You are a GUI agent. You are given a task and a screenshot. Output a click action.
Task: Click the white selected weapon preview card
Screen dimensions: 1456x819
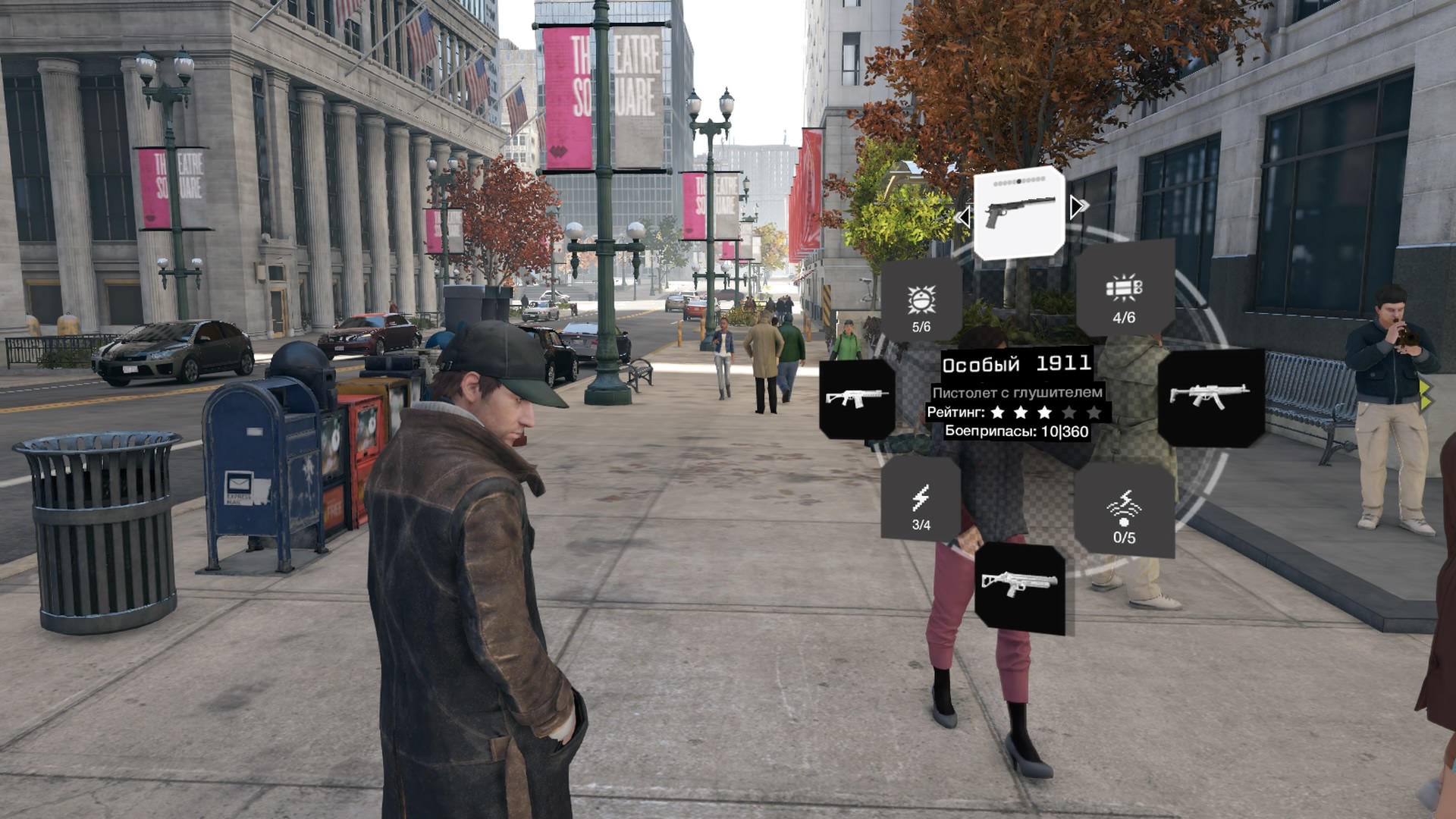coord(1018,213)
